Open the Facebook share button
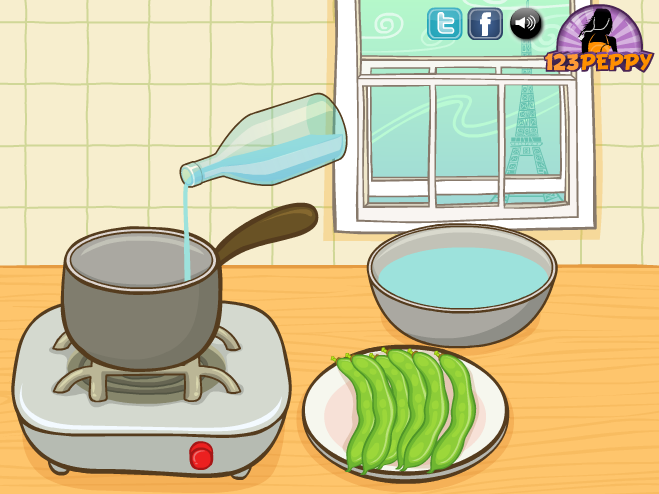Viewport: 659px width, 494px height. click(485, 23)
